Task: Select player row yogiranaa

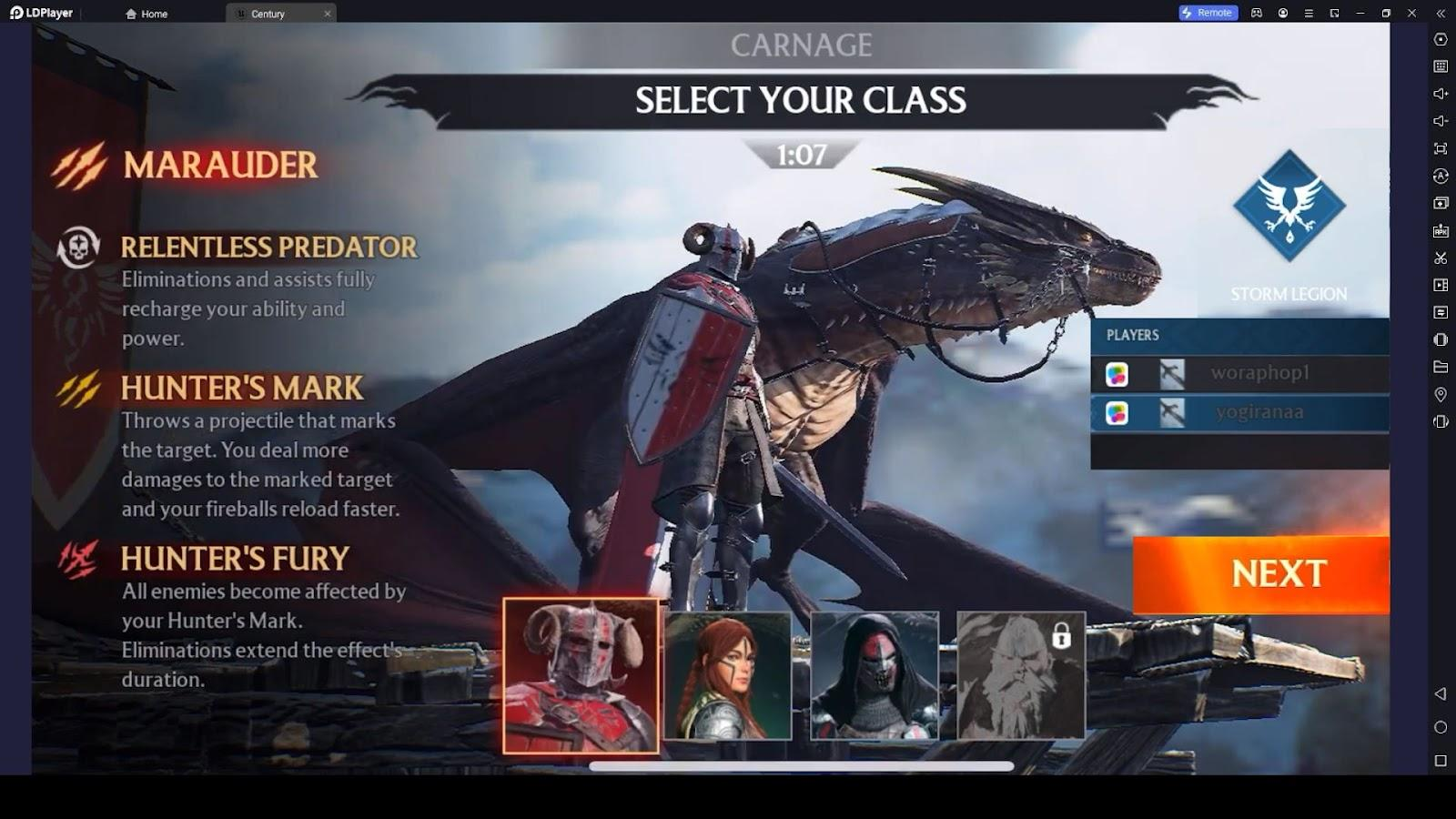Action: coord(1239,412)
